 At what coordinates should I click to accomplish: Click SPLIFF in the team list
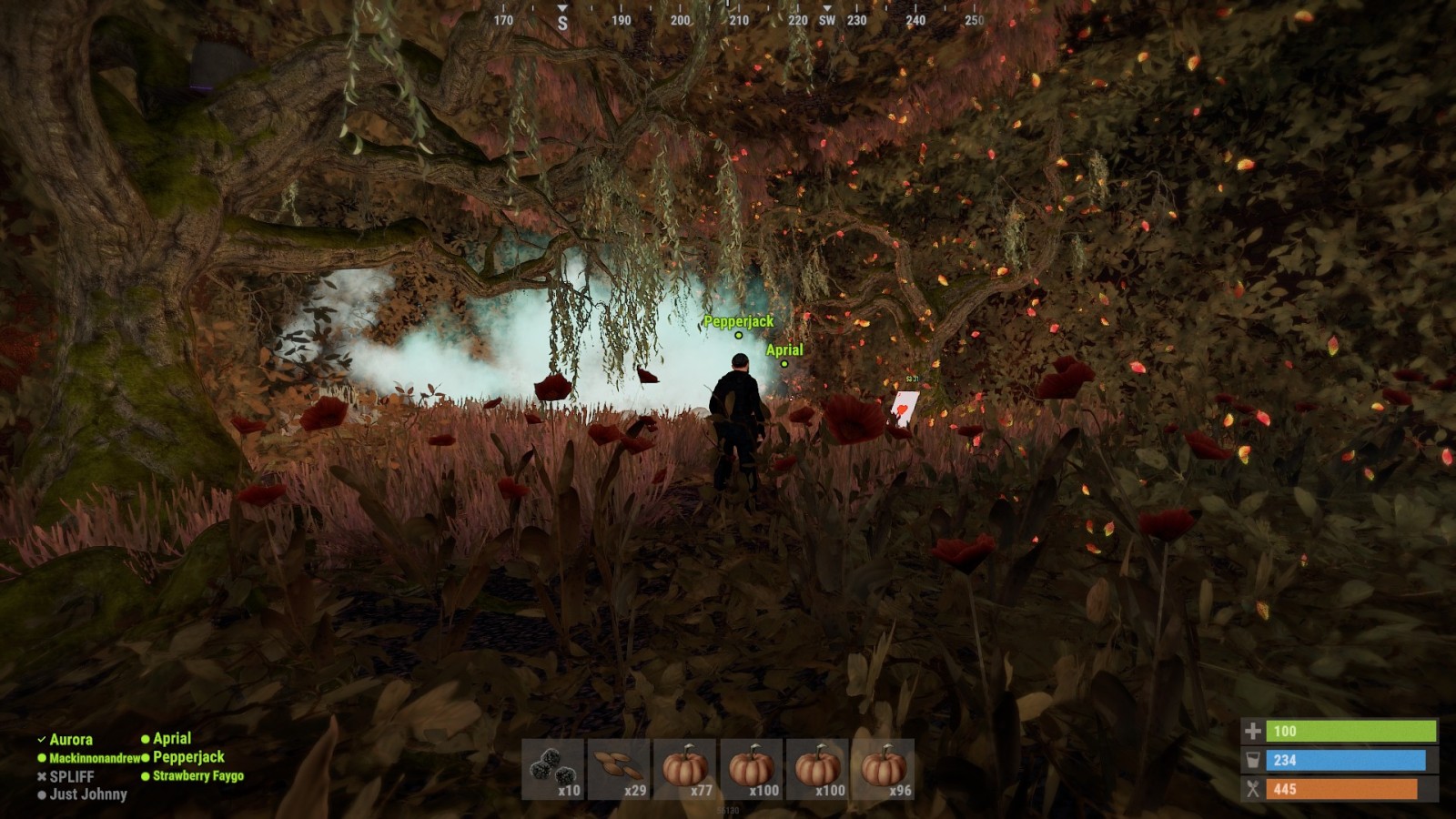[x=71, y=776]
